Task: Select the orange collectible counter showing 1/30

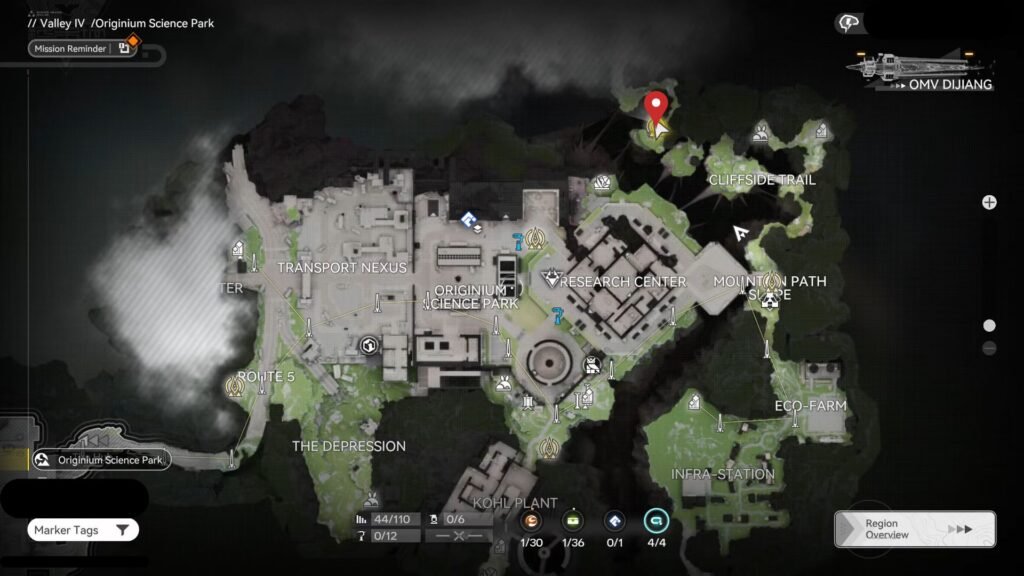Action: (x=531, y=520)
